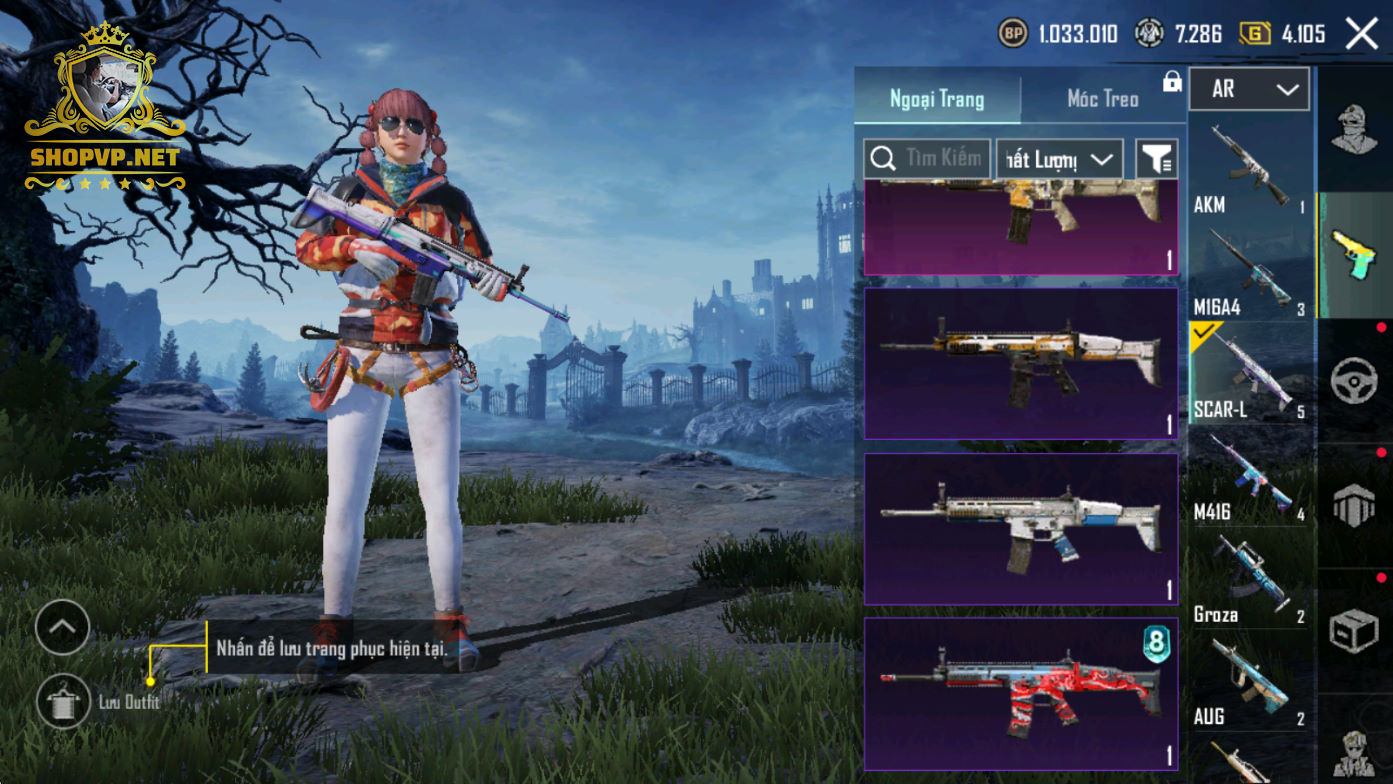1393x784 pixels.
Task: Open the quality sort dropdown
Action: coord(1059,159)
